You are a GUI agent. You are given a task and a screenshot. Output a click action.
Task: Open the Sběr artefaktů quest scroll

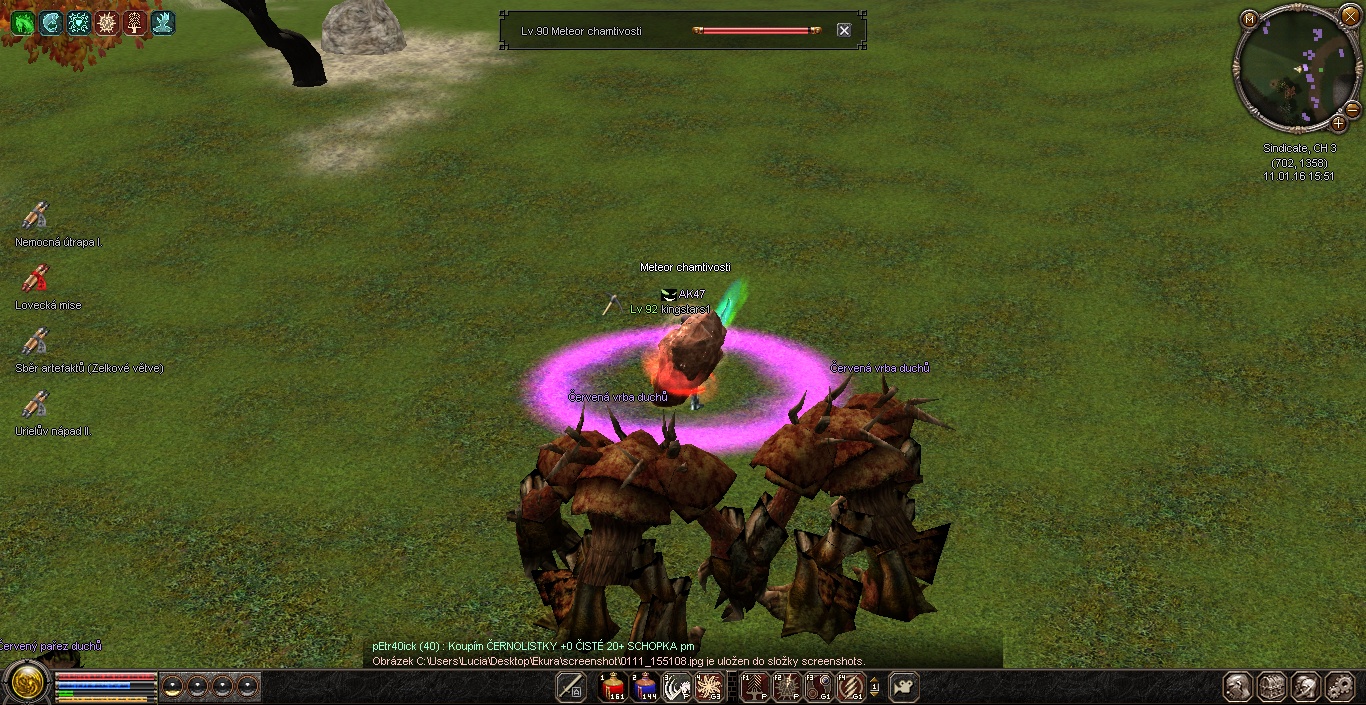pyautogui.click(x=36, y=342)
